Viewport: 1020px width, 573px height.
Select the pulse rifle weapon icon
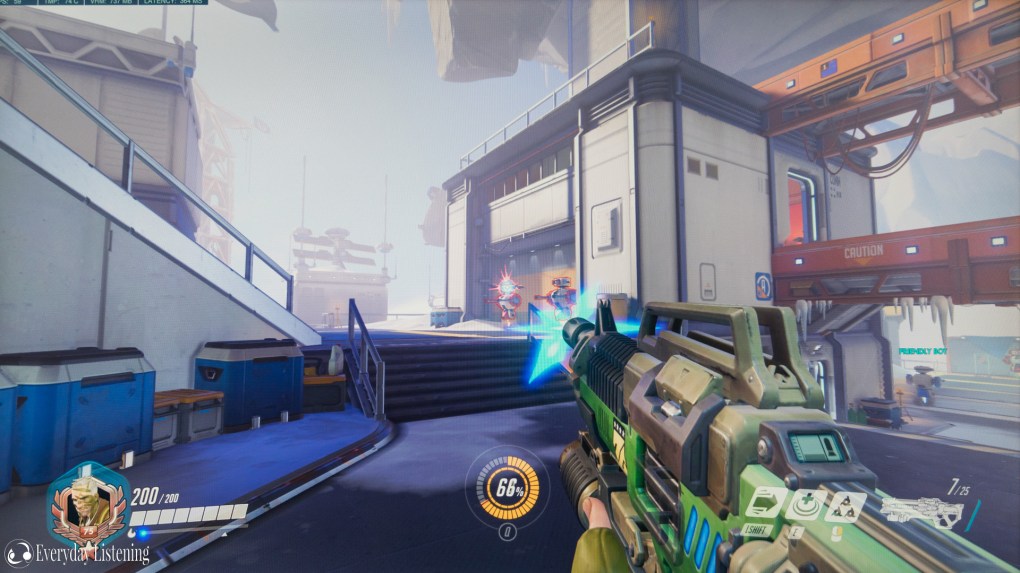921,514
